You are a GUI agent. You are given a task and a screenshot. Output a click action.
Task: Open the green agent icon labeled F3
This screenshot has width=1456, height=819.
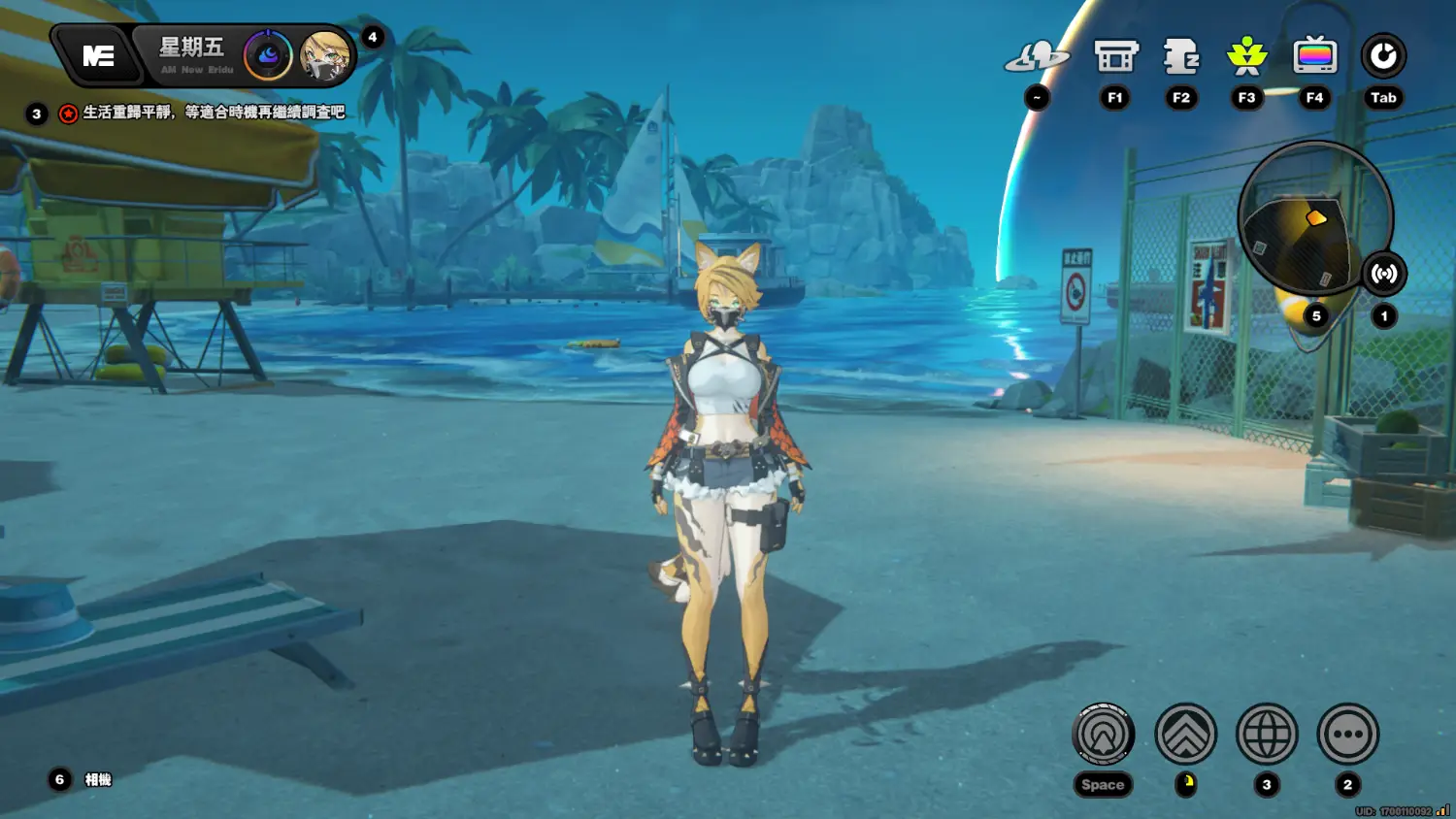(1247, 56)
